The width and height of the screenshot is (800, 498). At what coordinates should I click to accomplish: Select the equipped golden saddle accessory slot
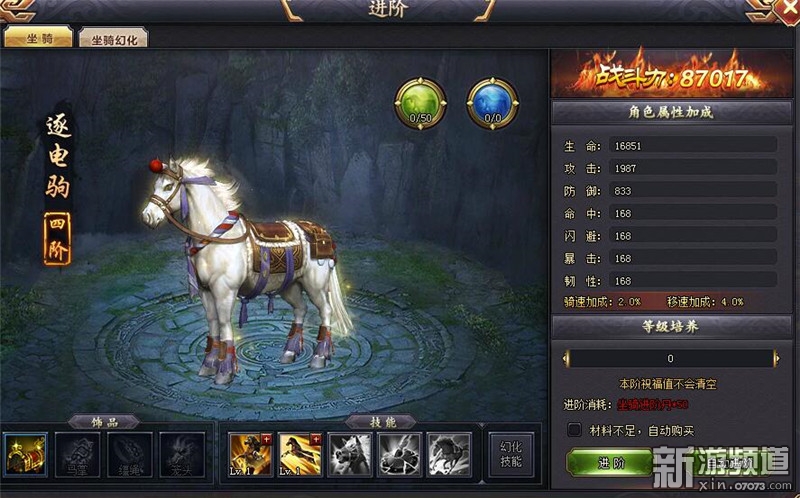pyautogui.click(x=25, y=453)
